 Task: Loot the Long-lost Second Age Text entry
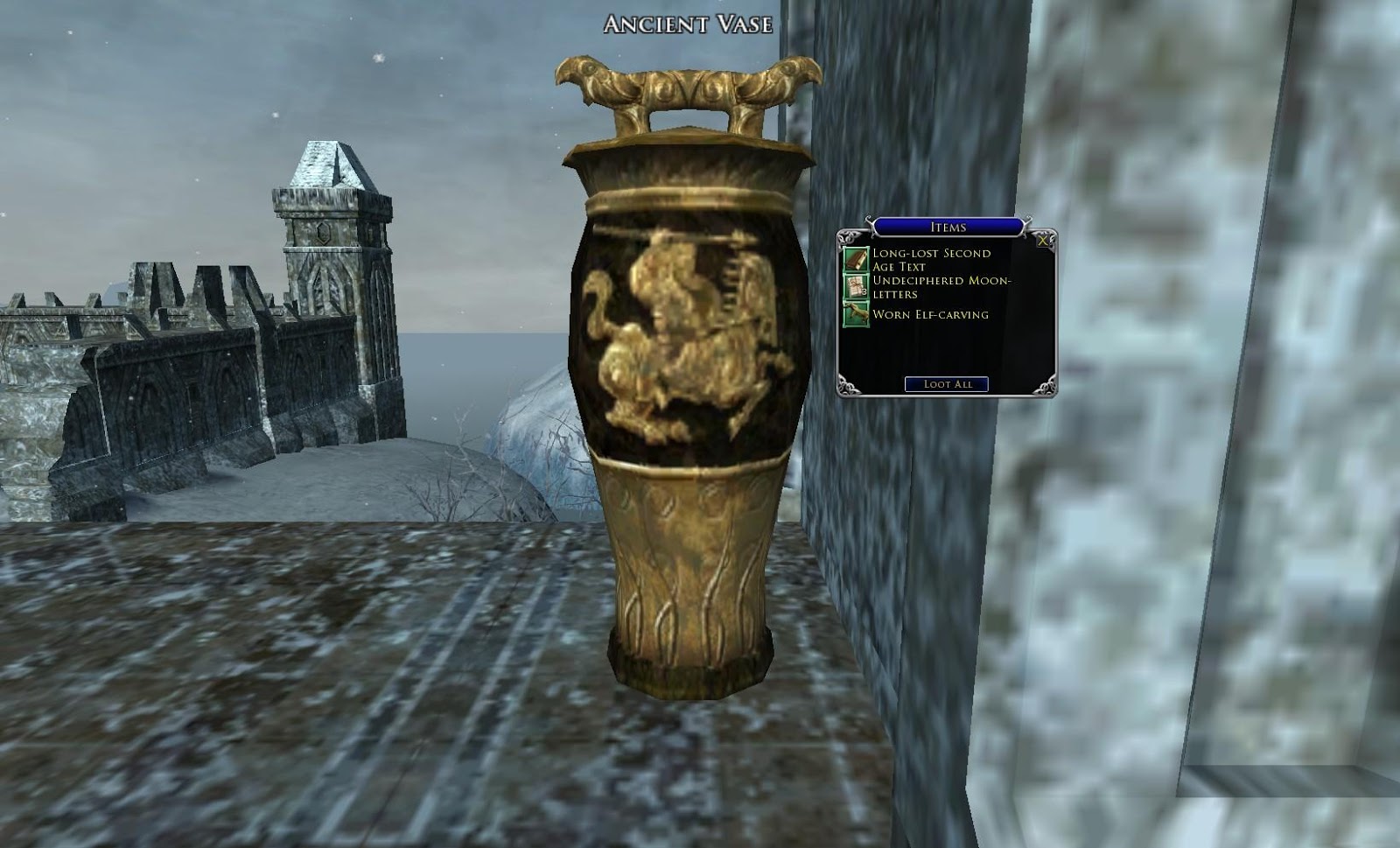tap(930, 259)
